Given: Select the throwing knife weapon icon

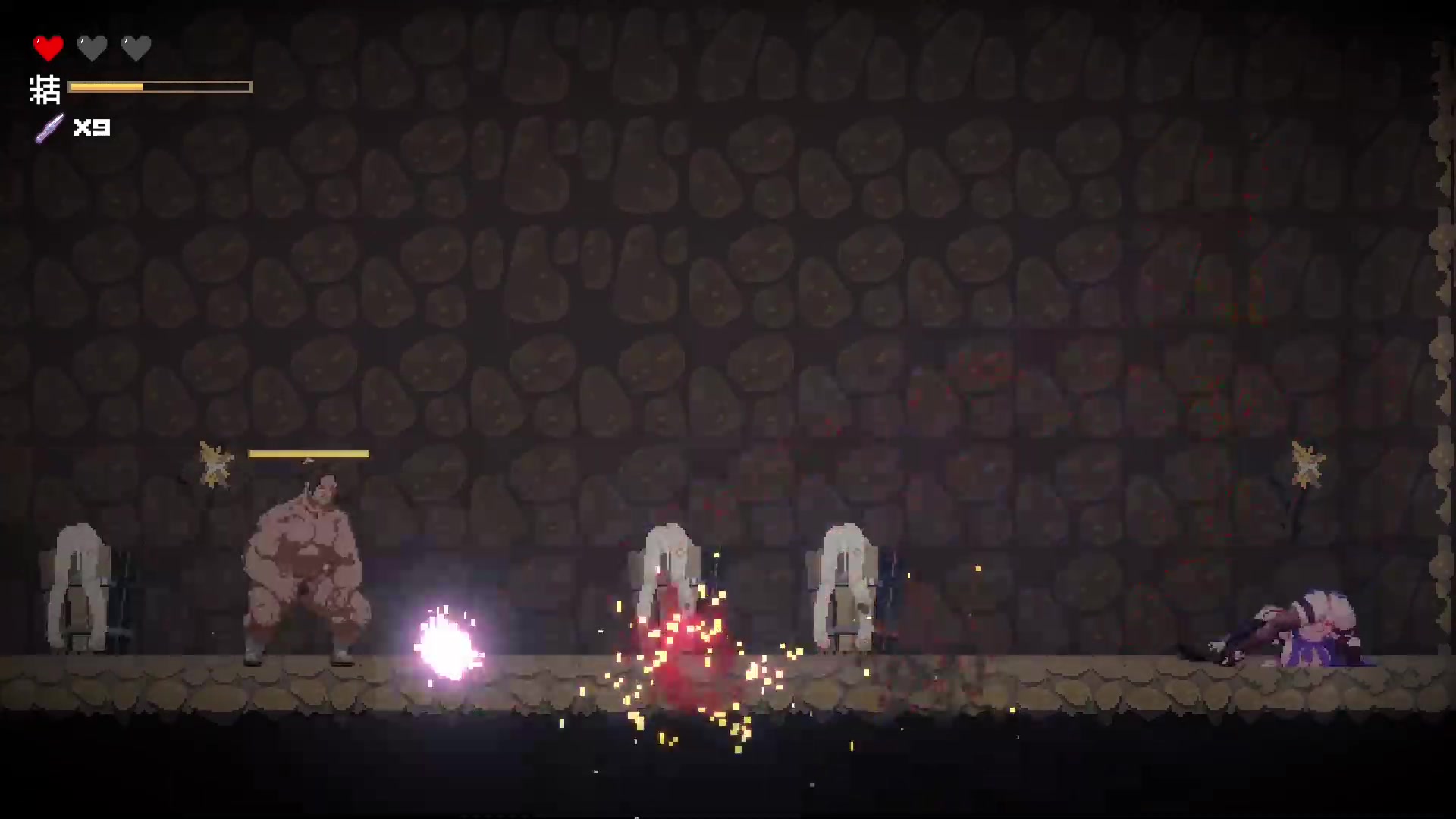Looking at the screenshot, I should click(50, 127).
